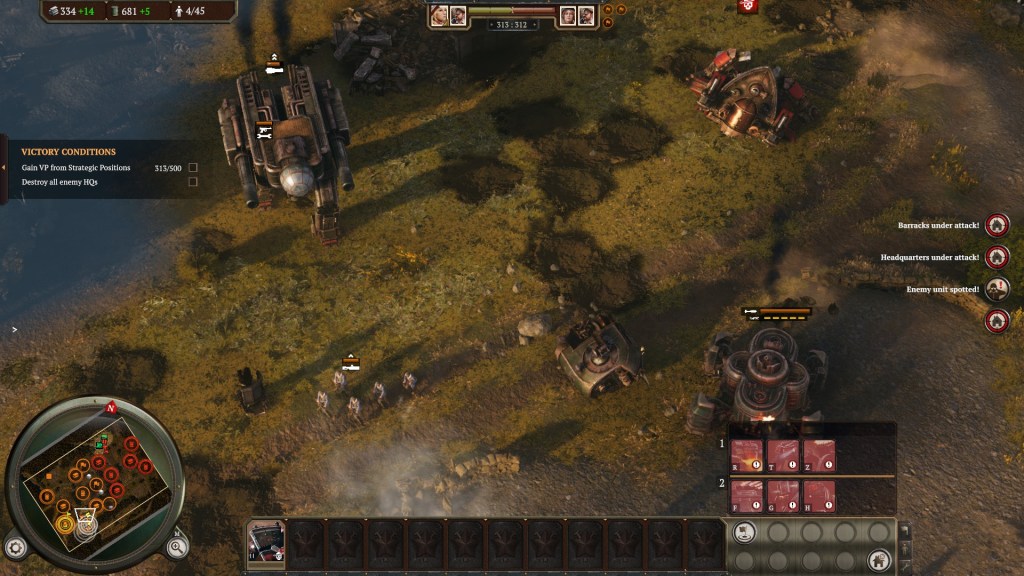Choose the second-row item with hotkey H
Image resolution: width=1024 pixels, height=576 pixels.
pyautogui.click(x=819, y=495)
